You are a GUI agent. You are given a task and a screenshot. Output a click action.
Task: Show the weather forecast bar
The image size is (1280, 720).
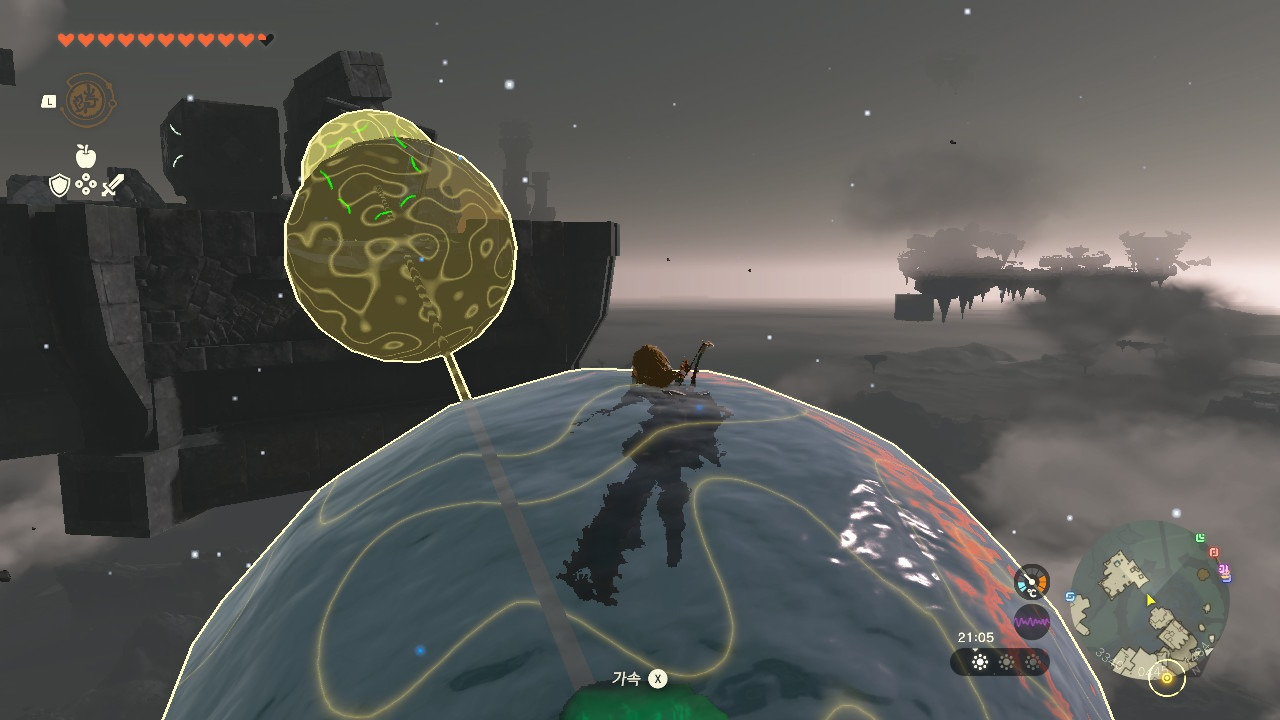tap(1000, 662)
